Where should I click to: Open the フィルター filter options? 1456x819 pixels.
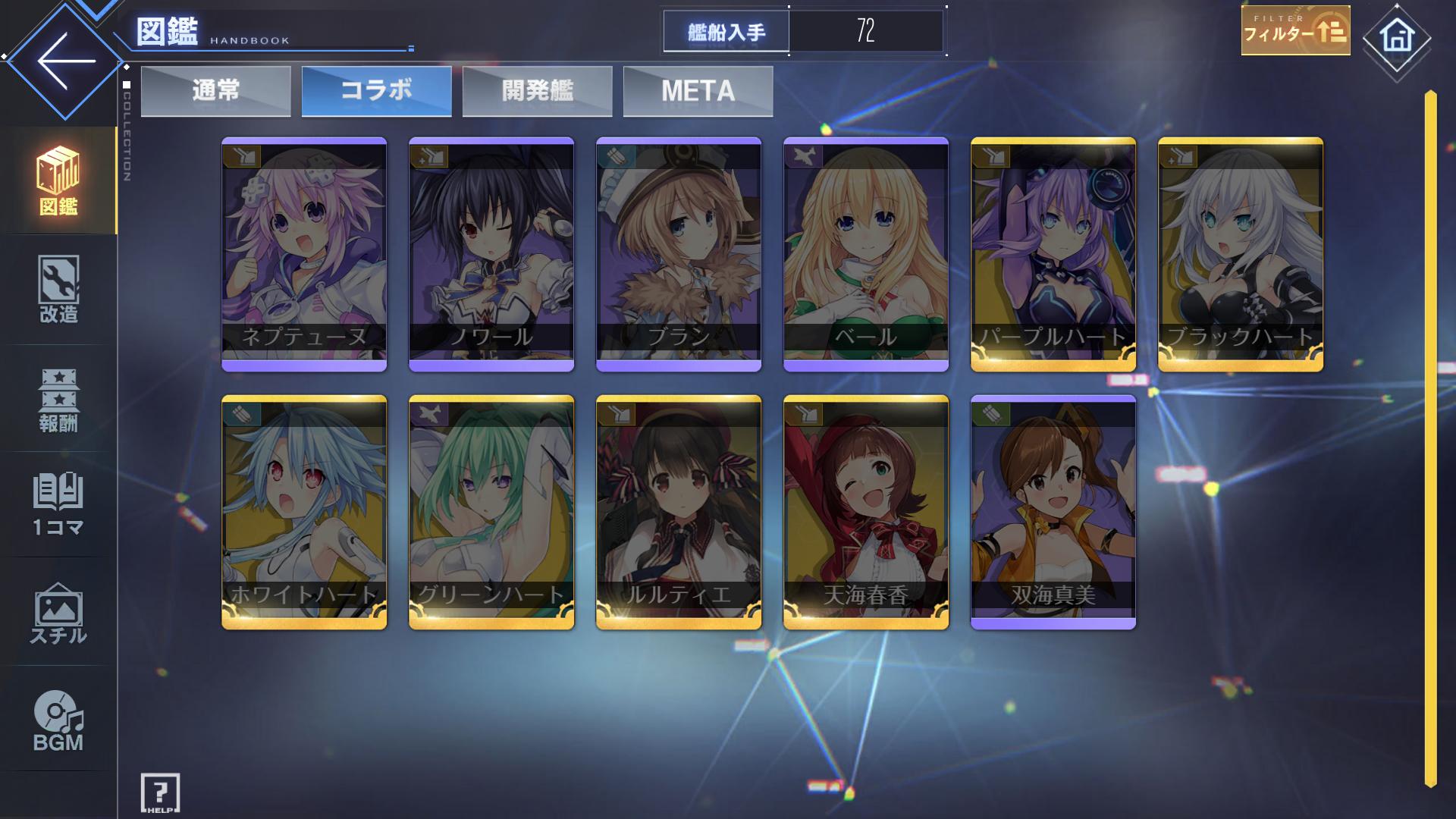coord(1295,31)
